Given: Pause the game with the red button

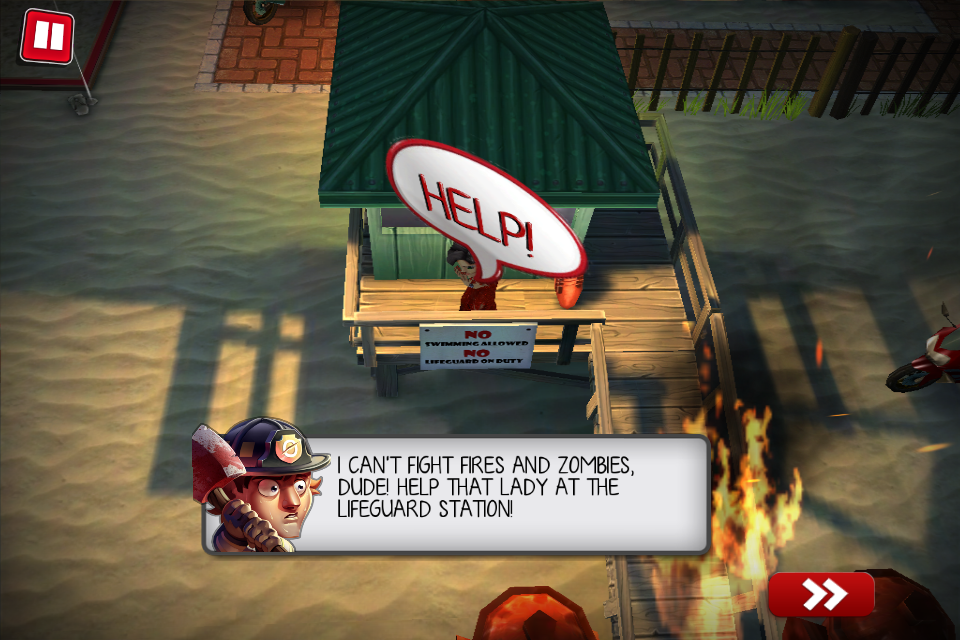Looking at the screenshot, I should coord(47,37).
